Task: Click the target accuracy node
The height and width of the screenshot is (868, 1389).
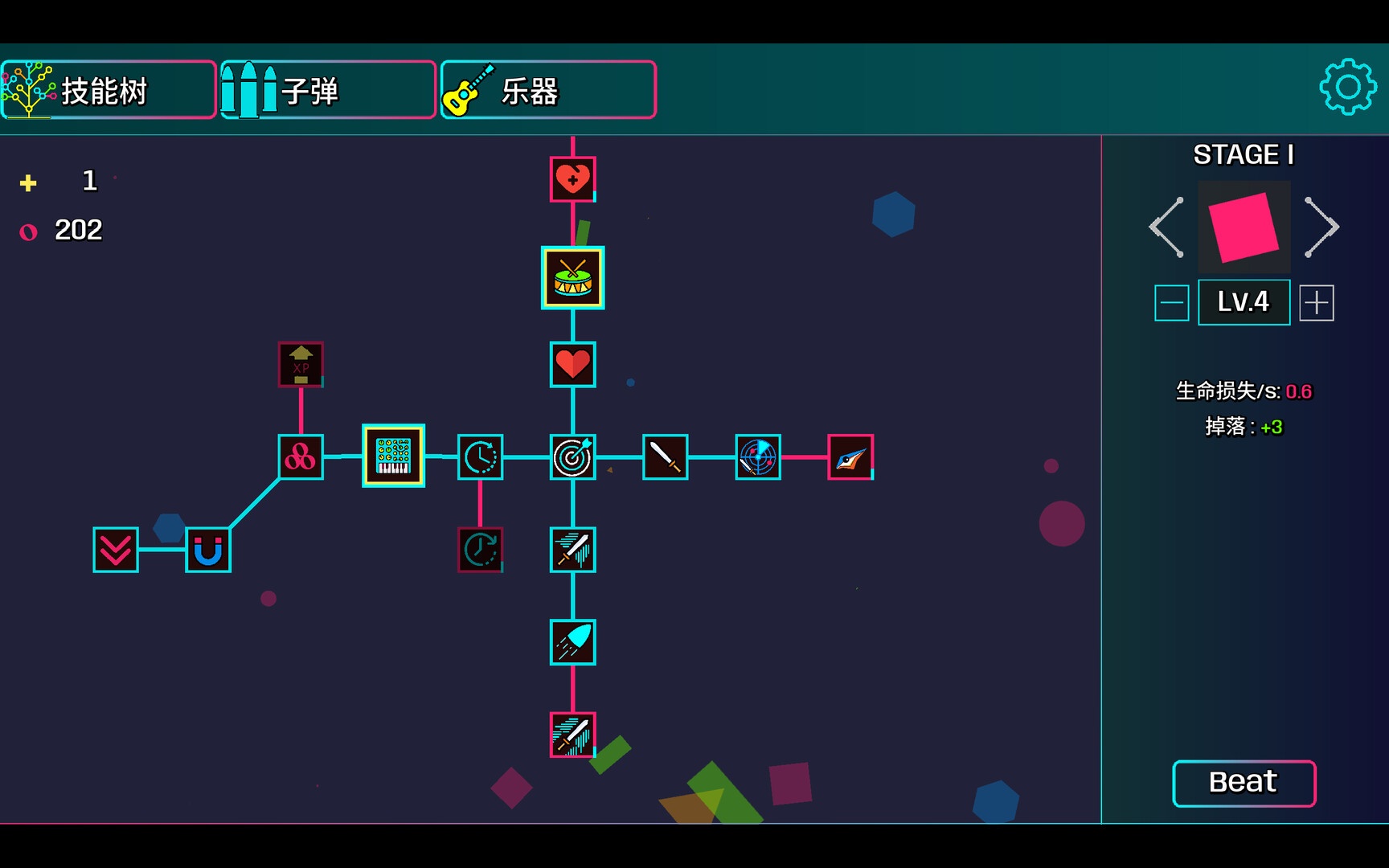Action: coord(572,458)
